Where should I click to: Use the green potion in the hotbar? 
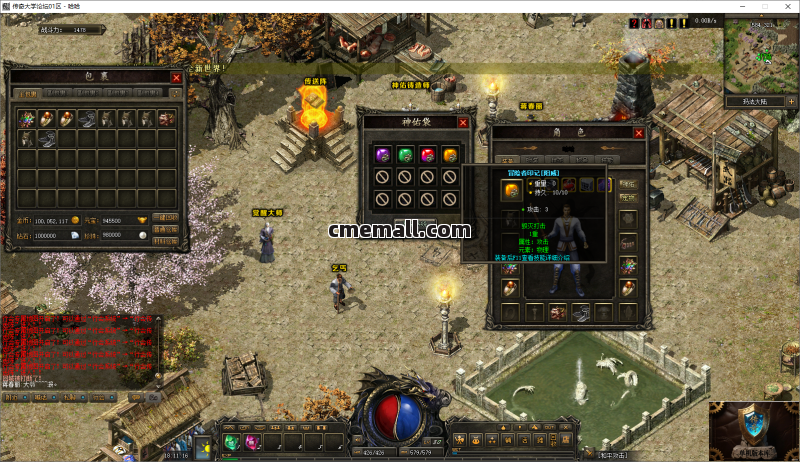230,442
